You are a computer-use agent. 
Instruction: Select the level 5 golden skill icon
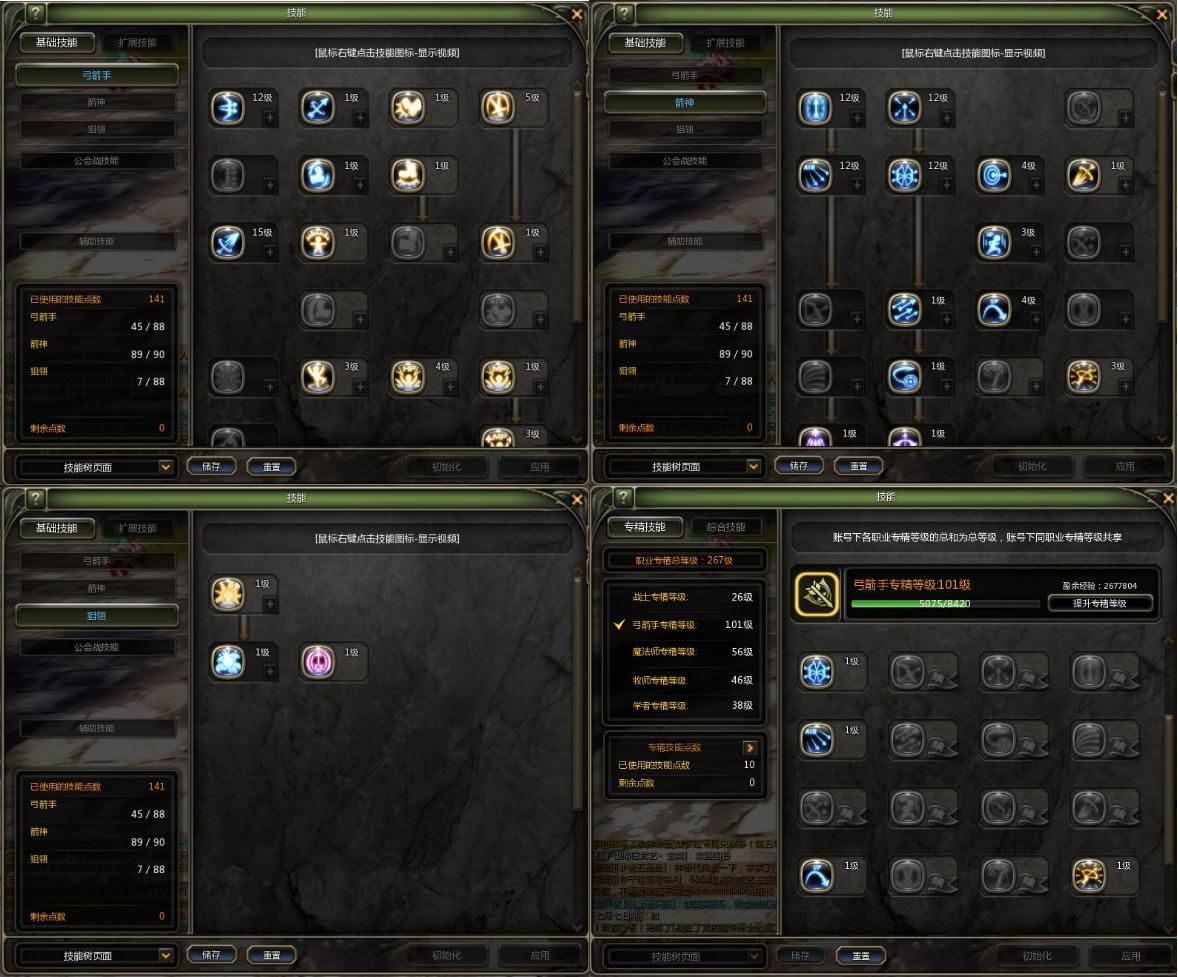pos(497,107)
